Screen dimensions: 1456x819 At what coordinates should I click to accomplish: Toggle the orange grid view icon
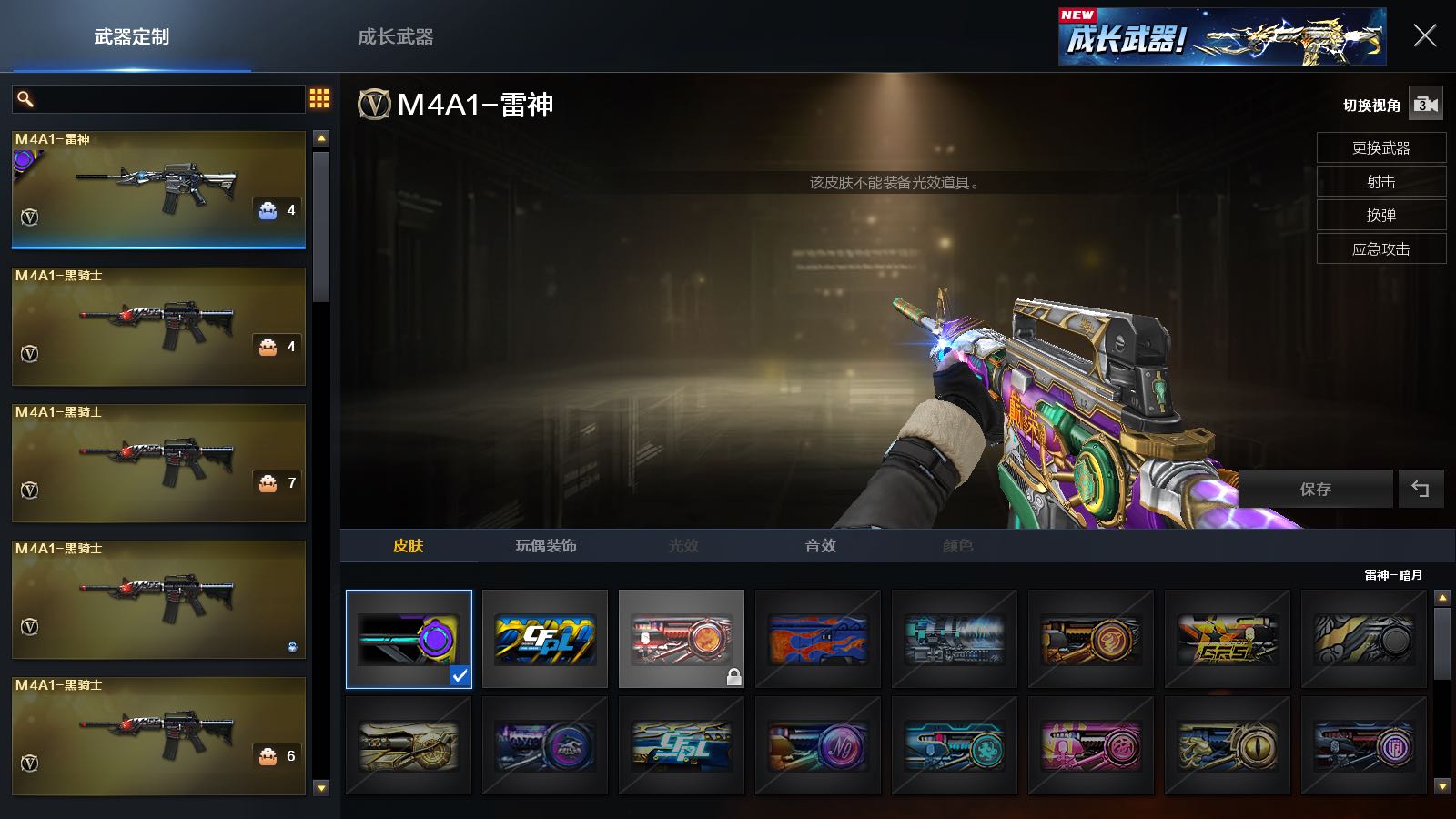pyautogui.click(x=319, y=98)
